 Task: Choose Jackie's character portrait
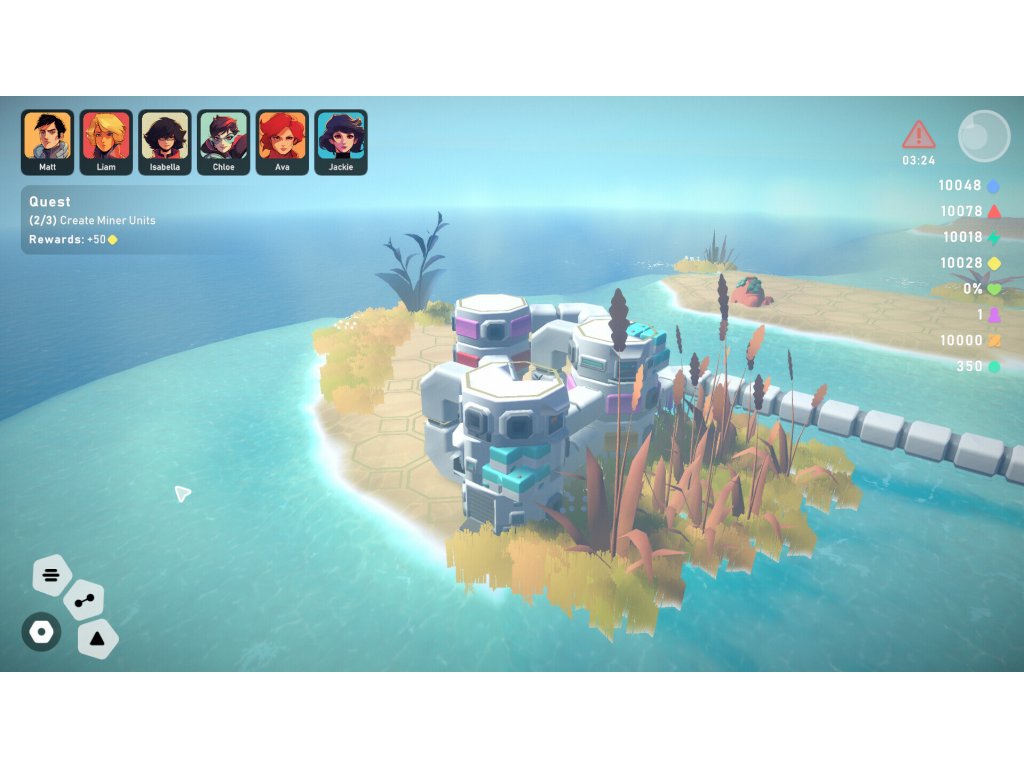pyautogui.click(x=341, y=141)
